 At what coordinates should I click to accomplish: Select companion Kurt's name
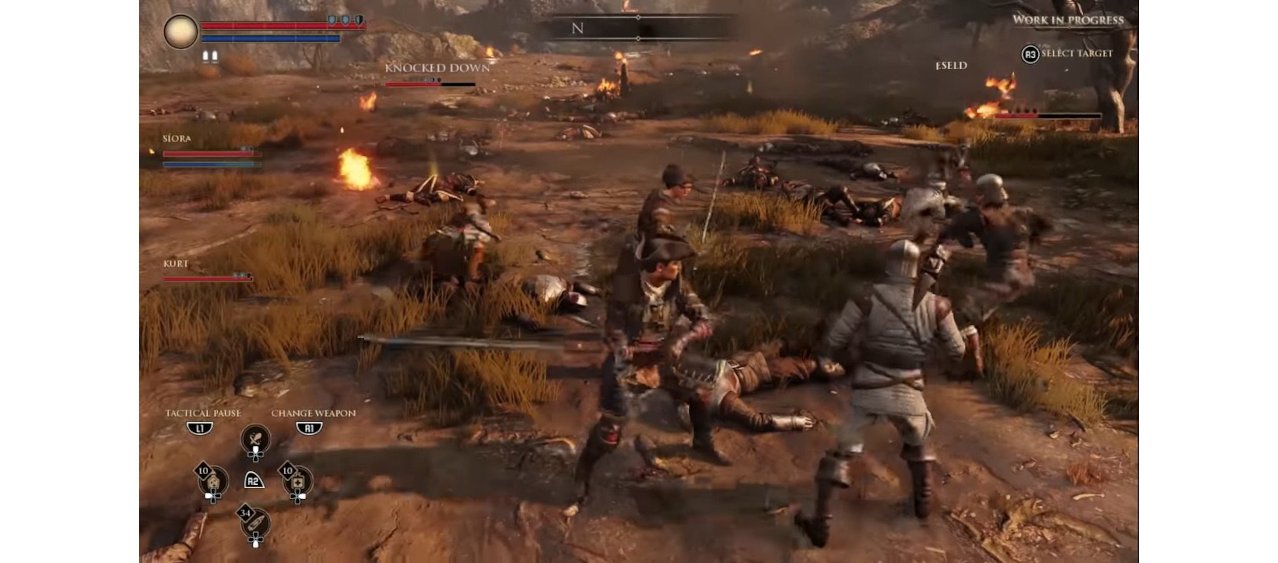click(x=176, y=264)
